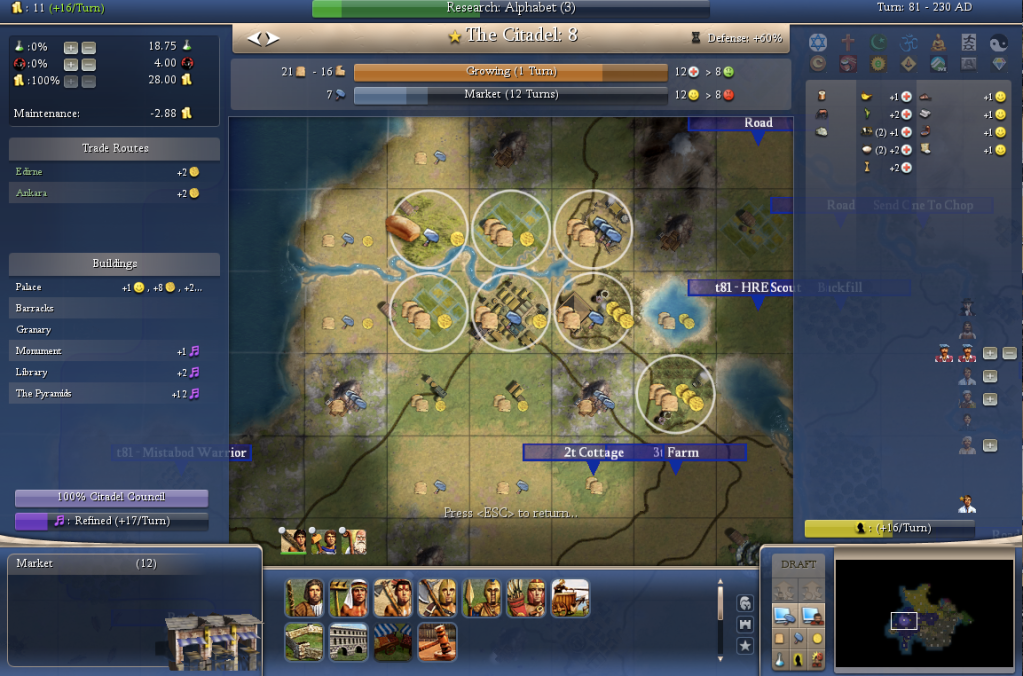Choose the catapult unit to build
The width and height of the screenshot is (1023, 676).
point(570,597)
